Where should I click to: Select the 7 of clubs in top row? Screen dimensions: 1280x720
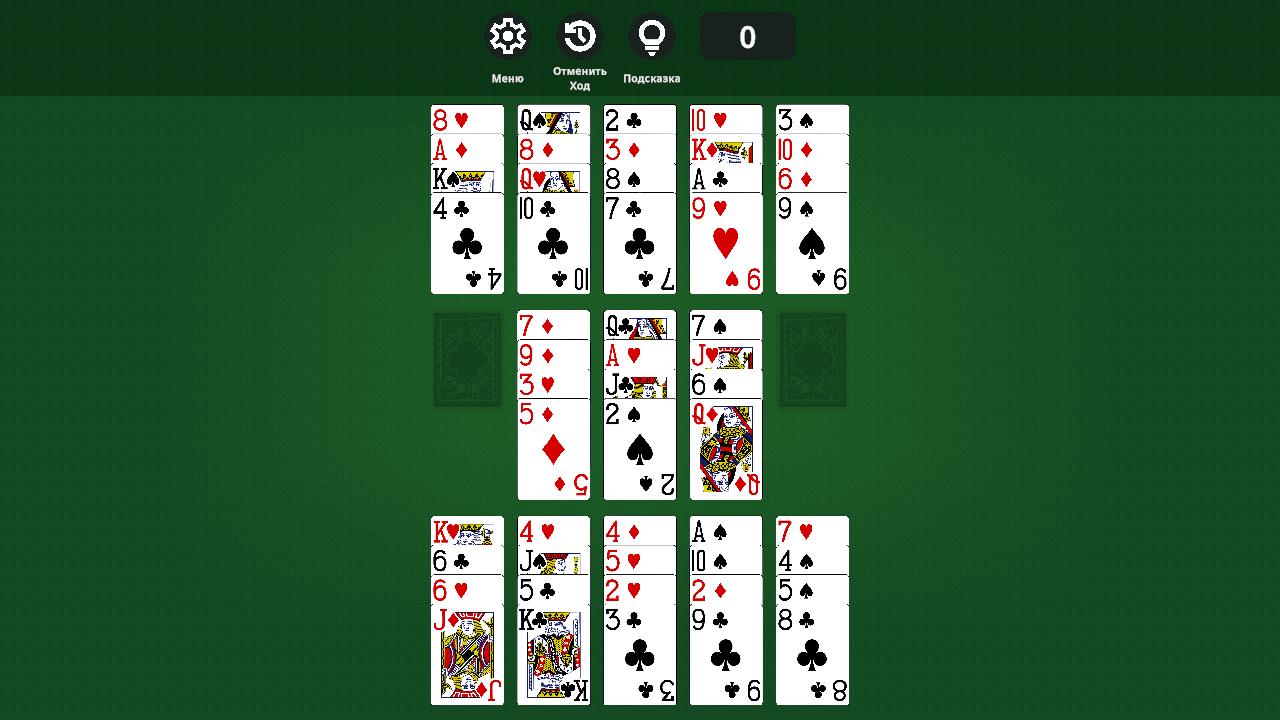click(x=639, y=245)
